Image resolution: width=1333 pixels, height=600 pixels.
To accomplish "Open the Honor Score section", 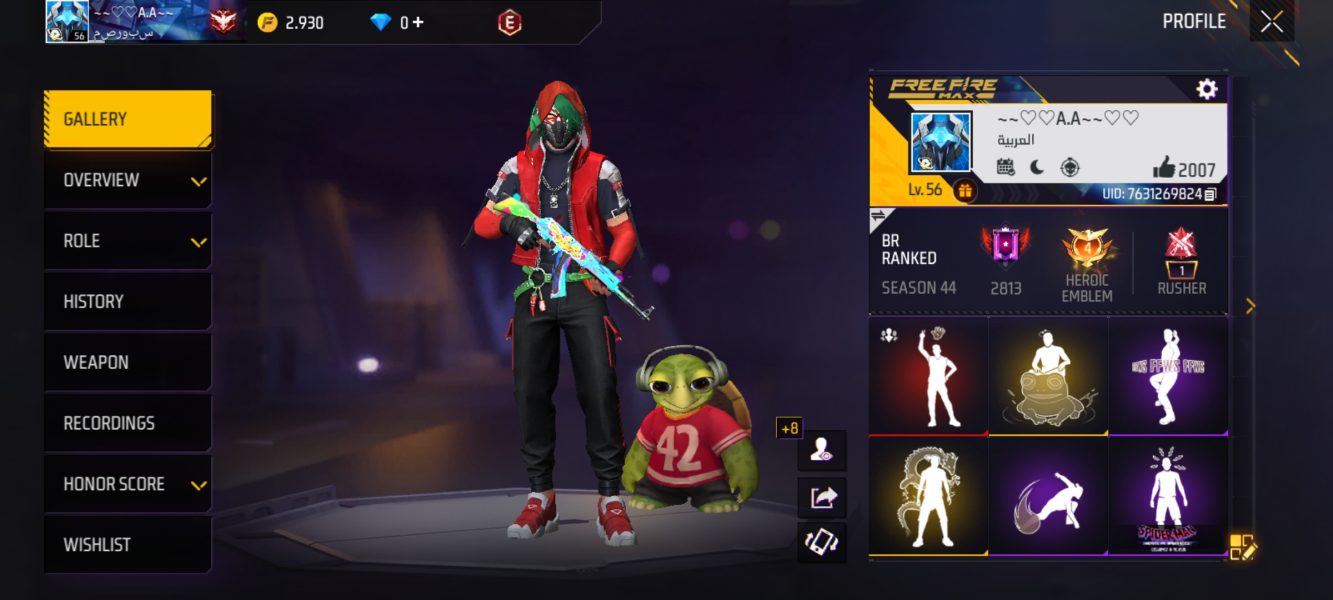I will [x=127, y=485].
